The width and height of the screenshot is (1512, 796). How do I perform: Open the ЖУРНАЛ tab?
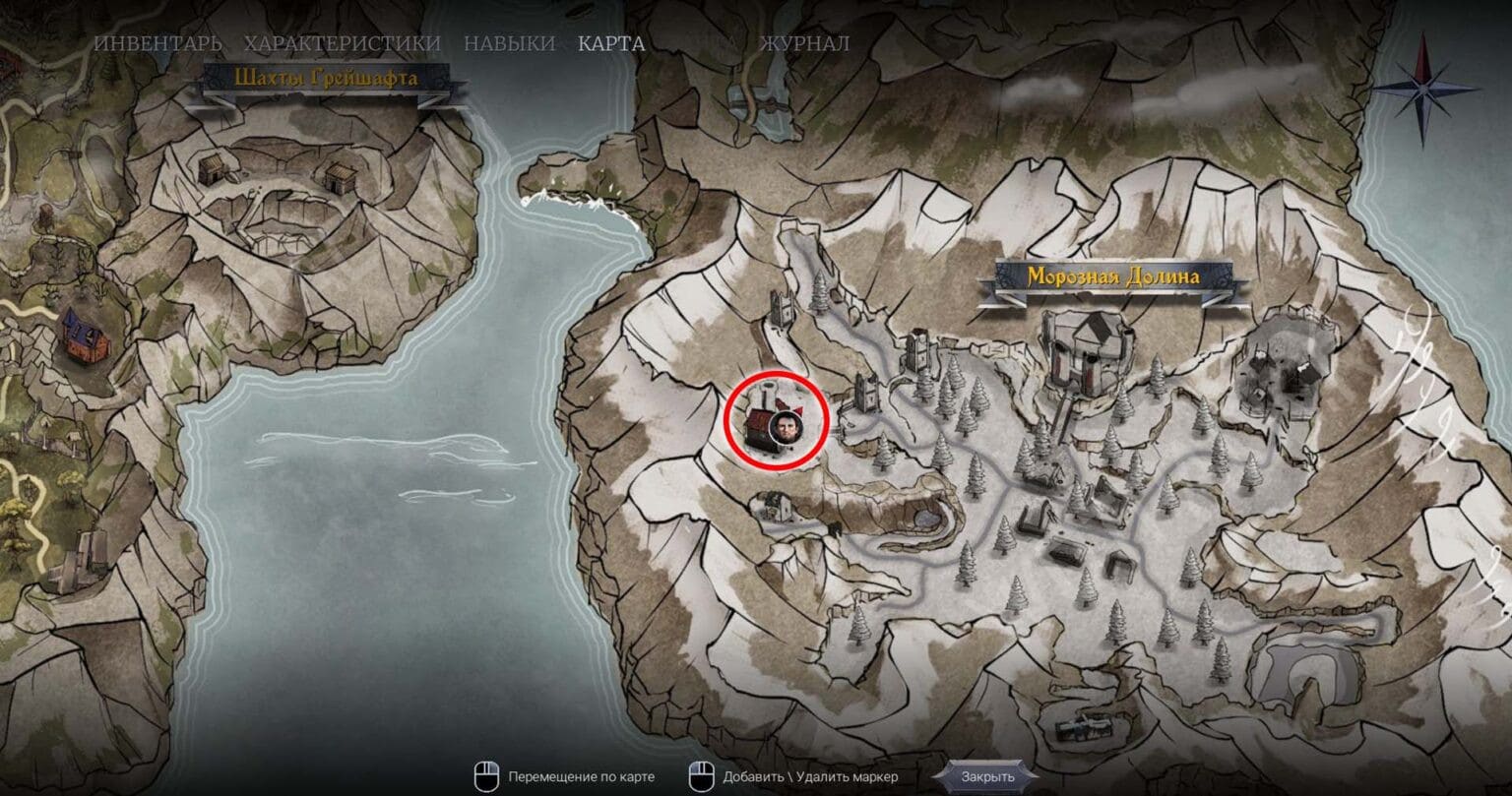[803, 43]
